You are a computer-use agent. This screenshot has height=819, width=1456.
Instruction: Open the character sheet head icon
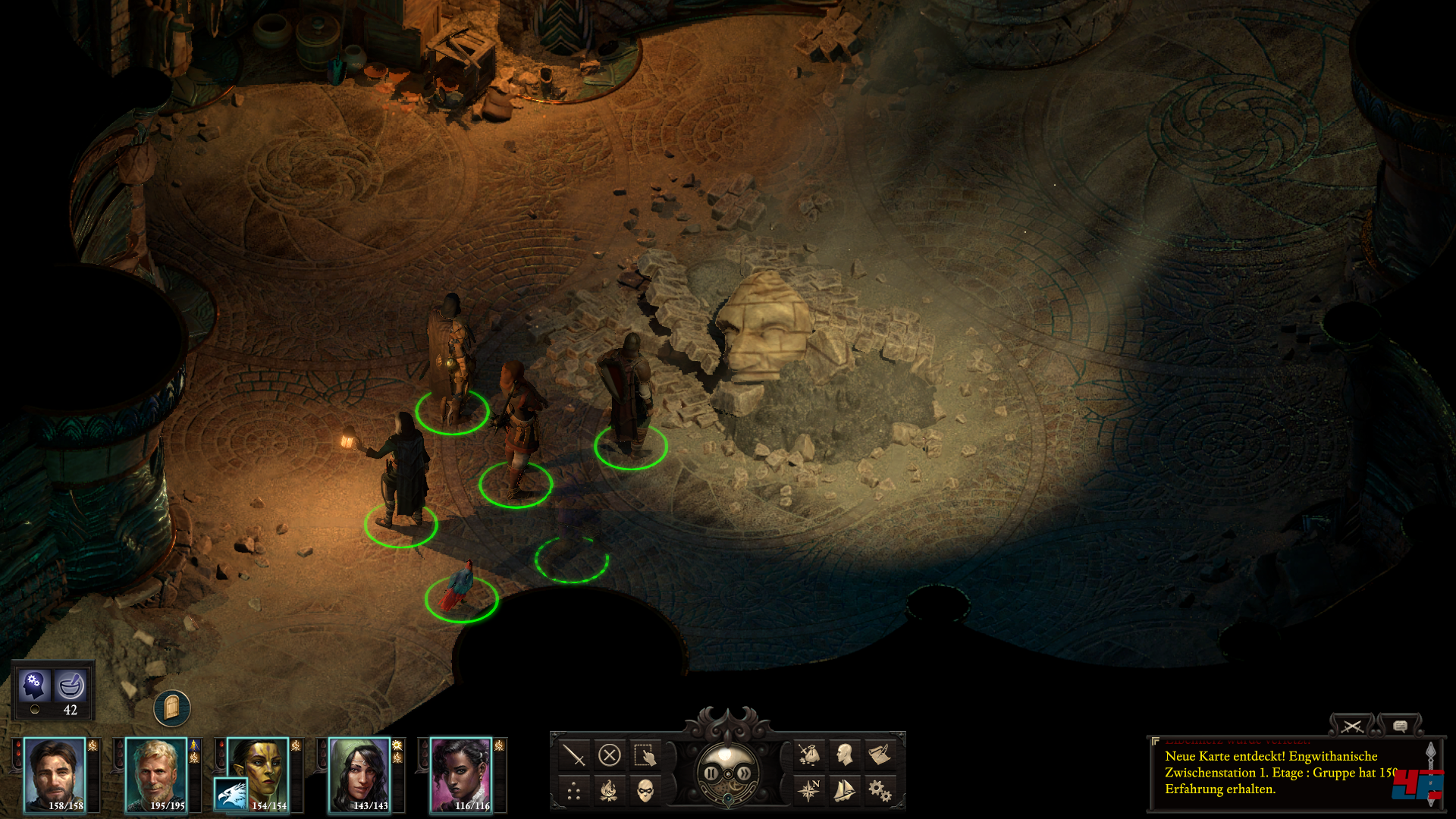point(845,755)
